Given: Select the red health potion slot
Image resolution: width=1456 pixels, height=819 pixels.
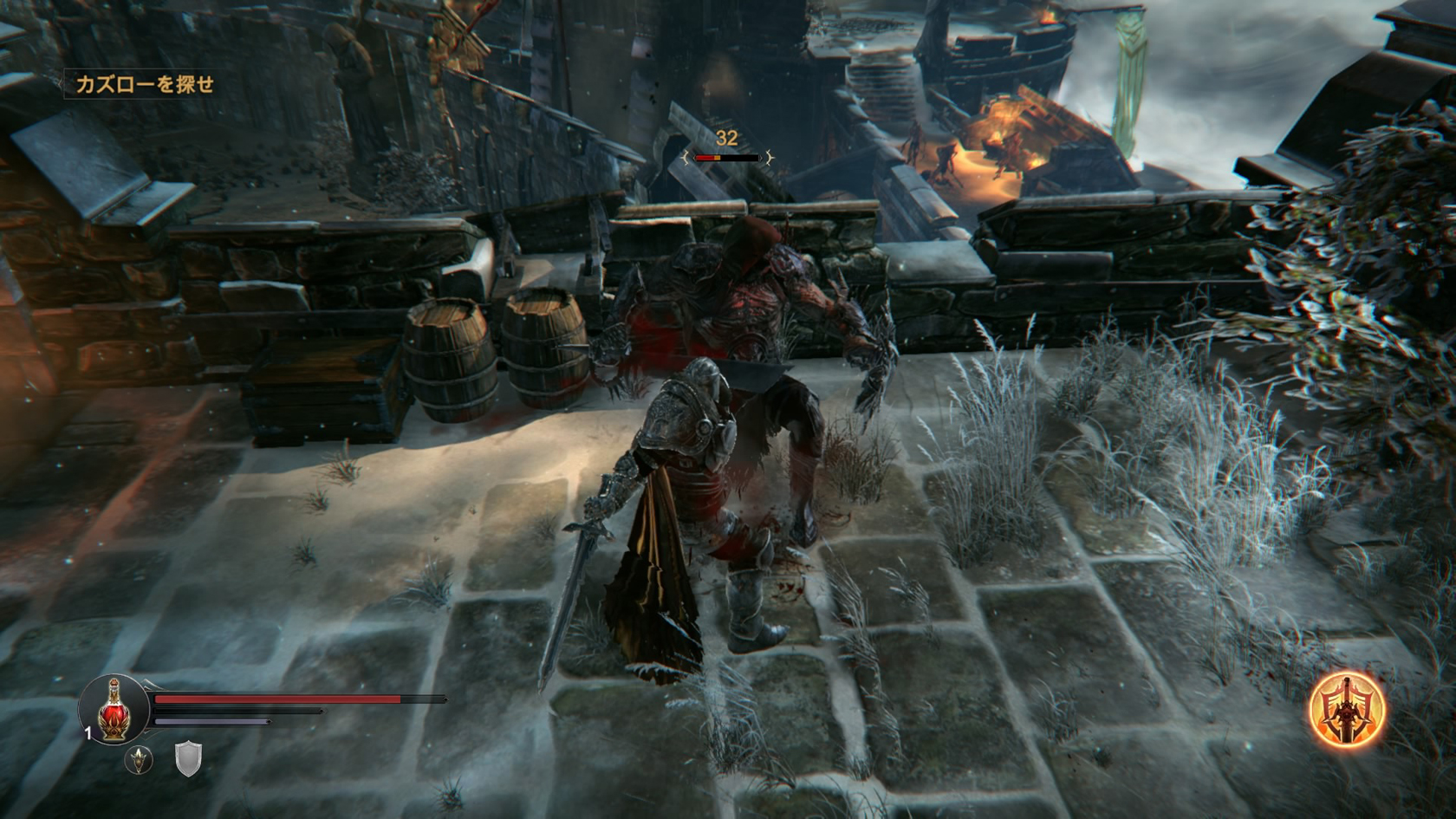Looking at the screenshot, I should click(x=112, y=710).
